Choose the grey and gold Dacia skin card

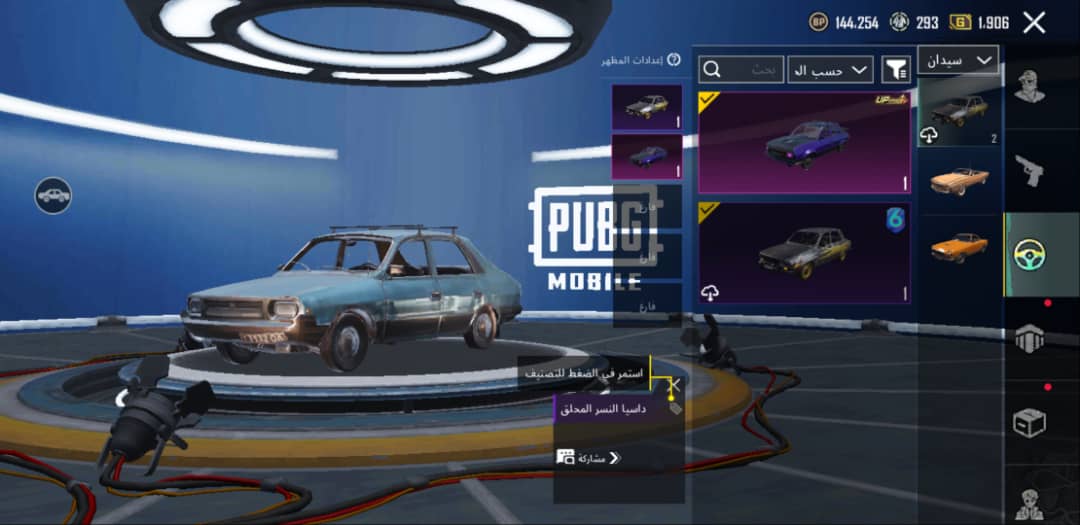pyautogui.click(x=804, y=253)
